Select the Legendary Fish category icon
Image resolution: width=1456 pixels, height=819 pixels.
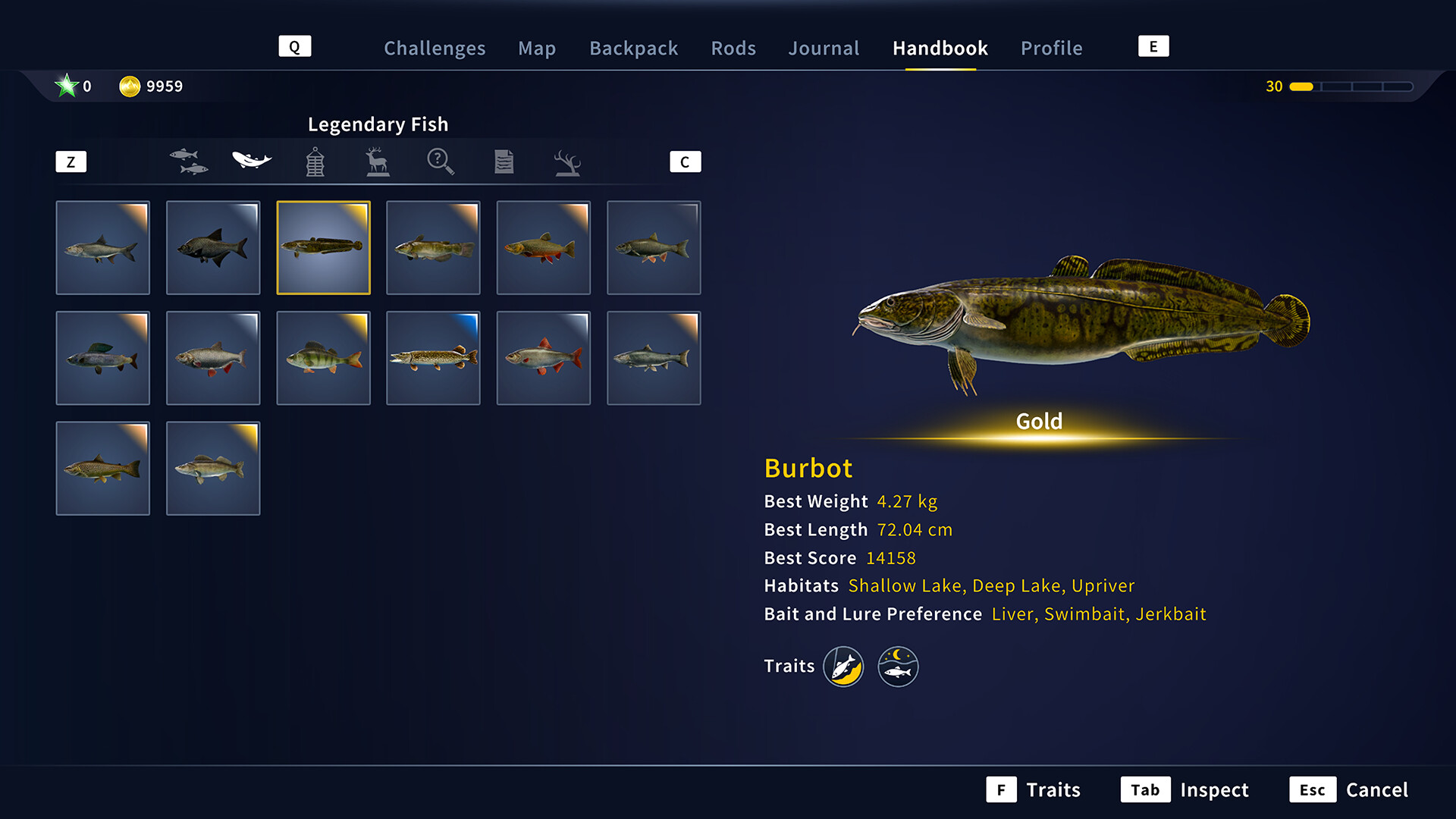click(252, 160)
